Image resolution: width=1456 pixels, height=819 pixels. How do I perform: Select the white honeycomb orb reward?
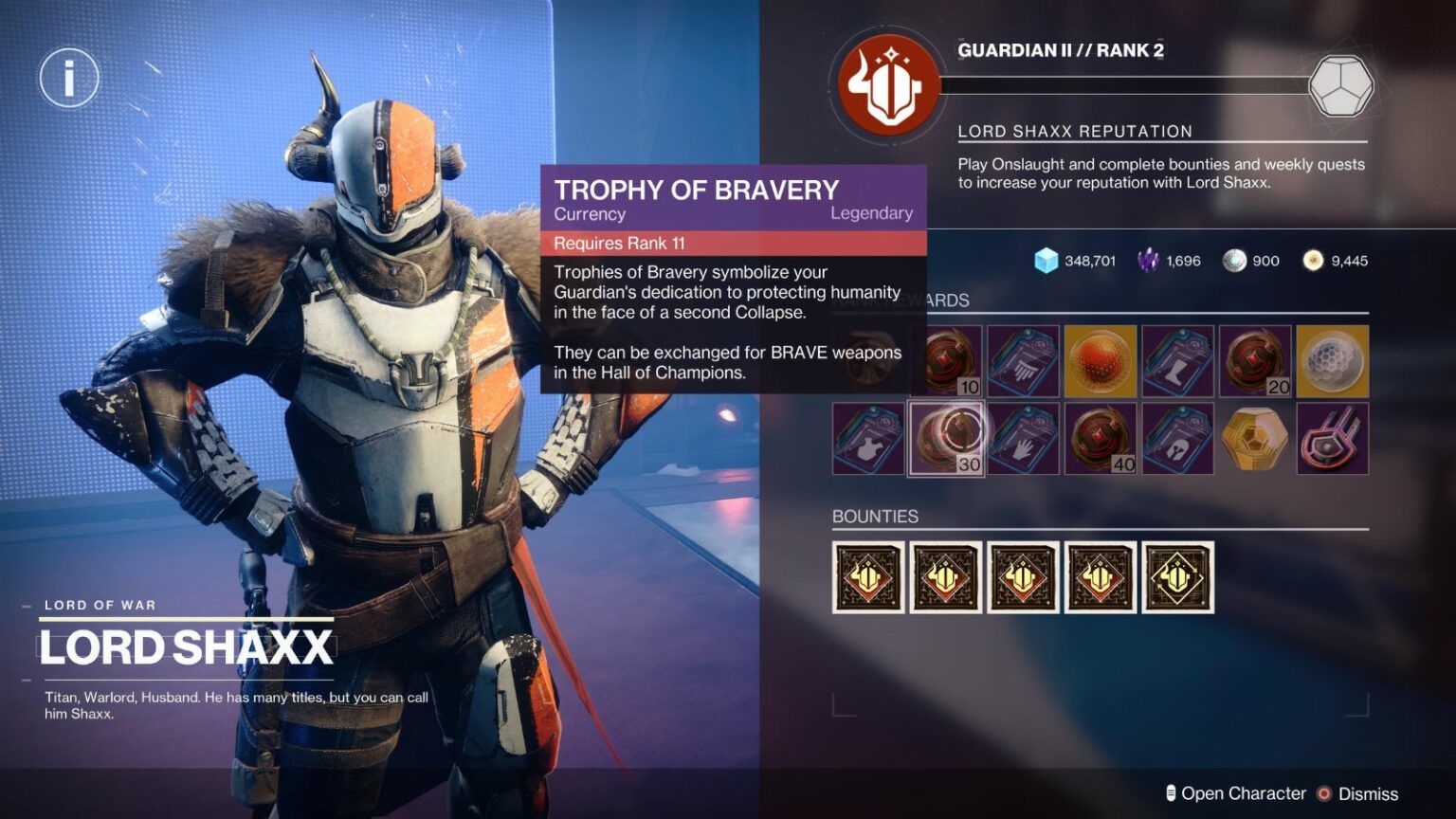click(1331, 360)
